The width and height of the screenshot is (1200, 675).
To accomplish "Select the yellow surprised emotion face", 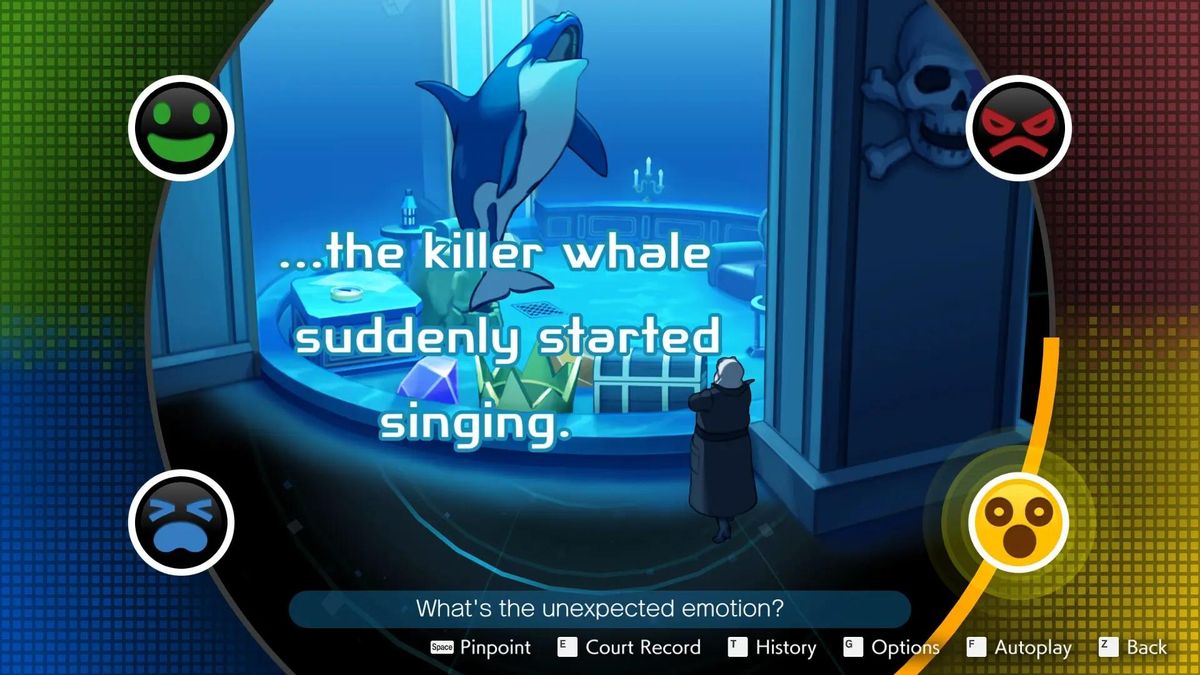I will [1018, 521].
